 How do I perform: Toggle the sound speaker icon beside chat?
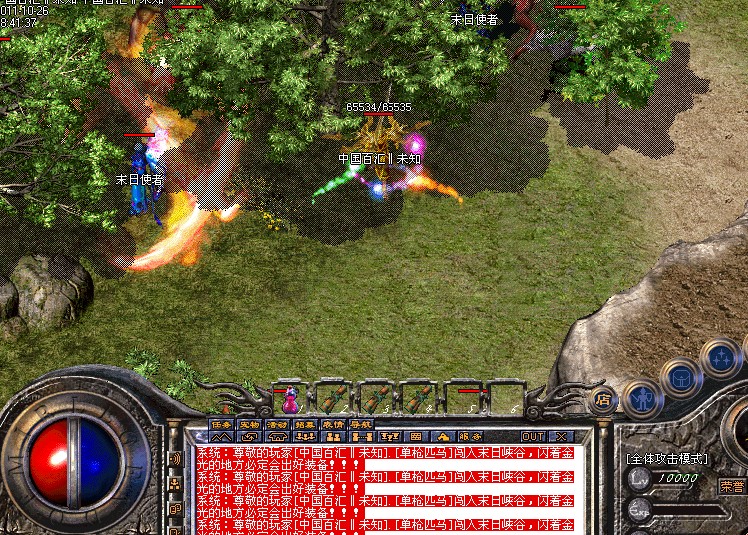175,459
